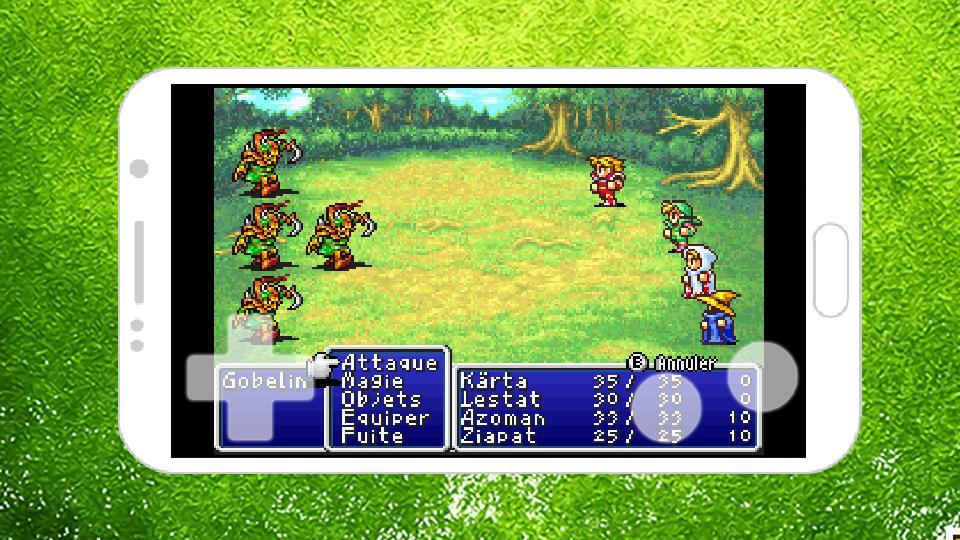960x540 pixels.
Task: Choose Fuite to flee the battle
Action: coord(372,436)
